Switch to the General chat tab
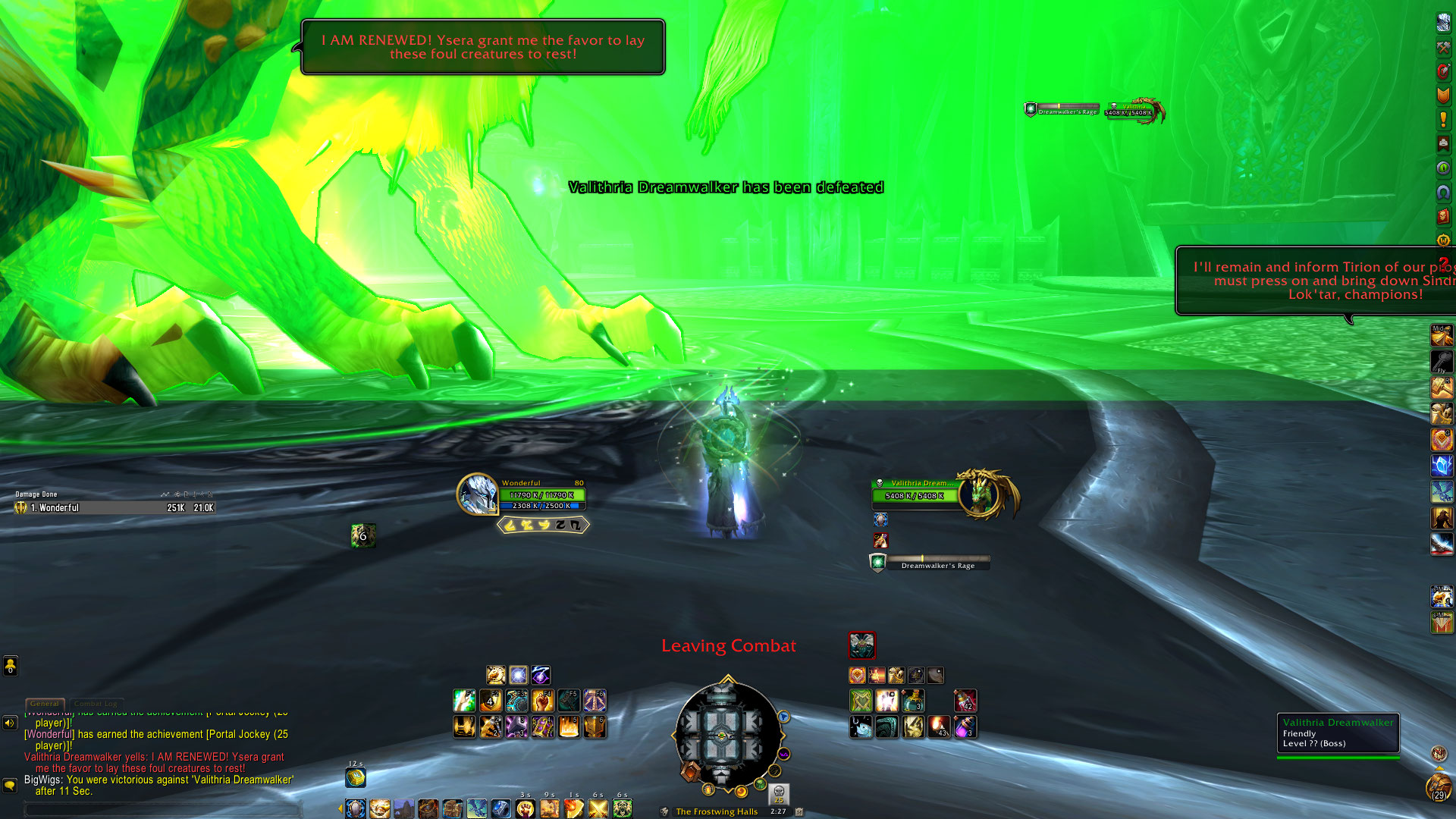Screen dimensions: 1456x819 [x=45, y=704]
